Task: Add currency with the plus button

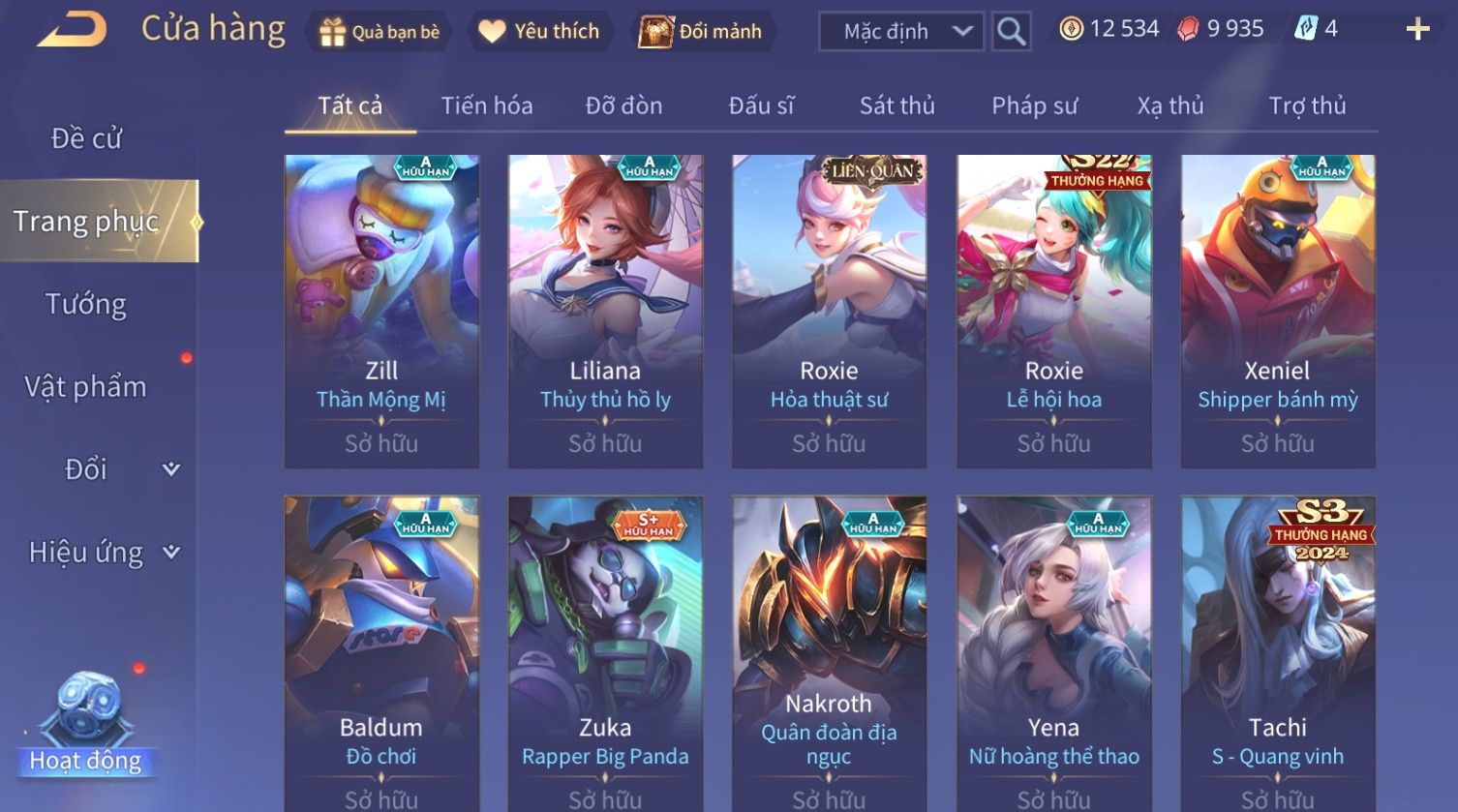Action: [1417, 30]
